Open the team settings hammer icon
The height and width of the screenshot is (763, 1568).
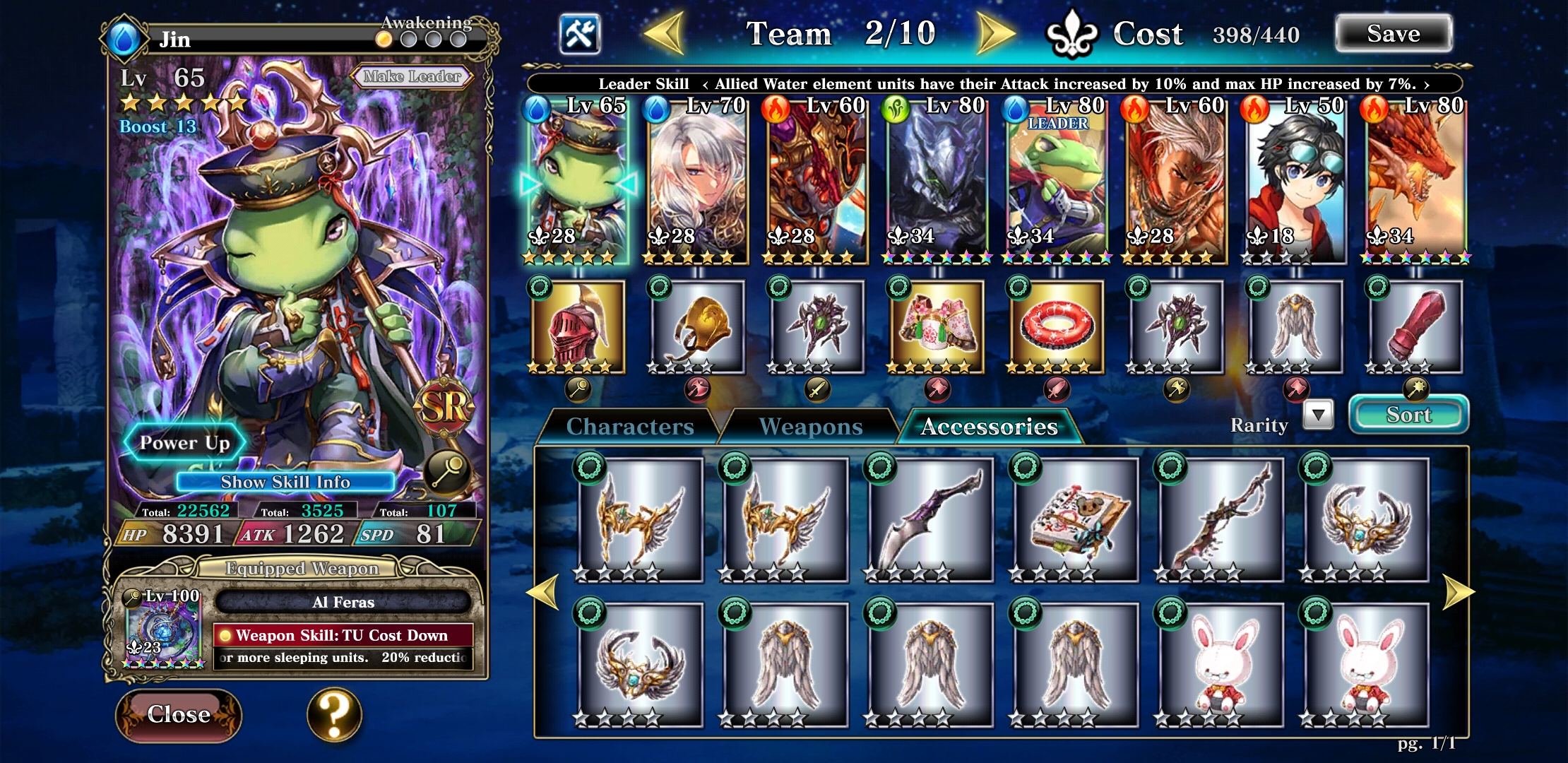581,33
